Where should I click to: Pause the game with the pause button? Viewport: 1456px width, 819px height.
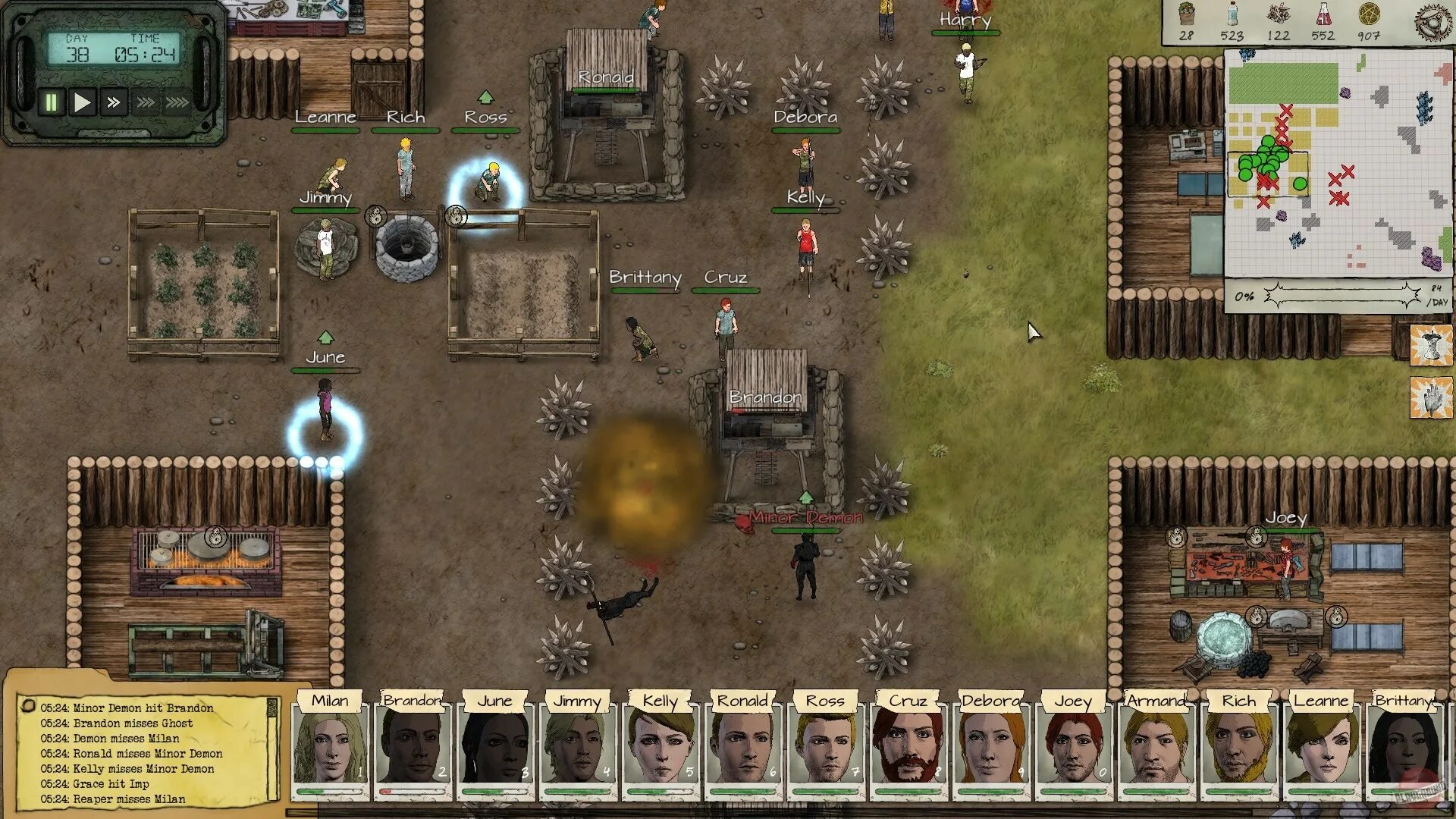click(x=51, y=102)
